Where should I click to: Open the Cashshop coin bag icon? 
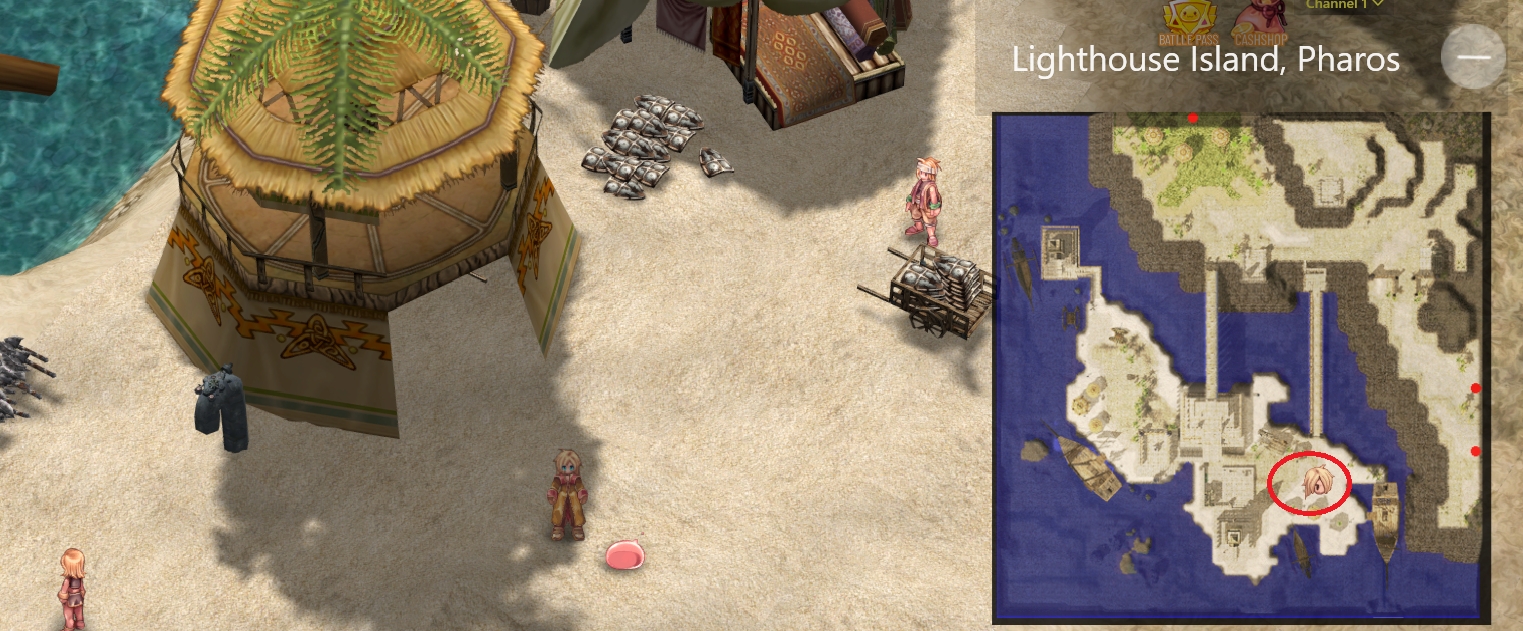1259,22
